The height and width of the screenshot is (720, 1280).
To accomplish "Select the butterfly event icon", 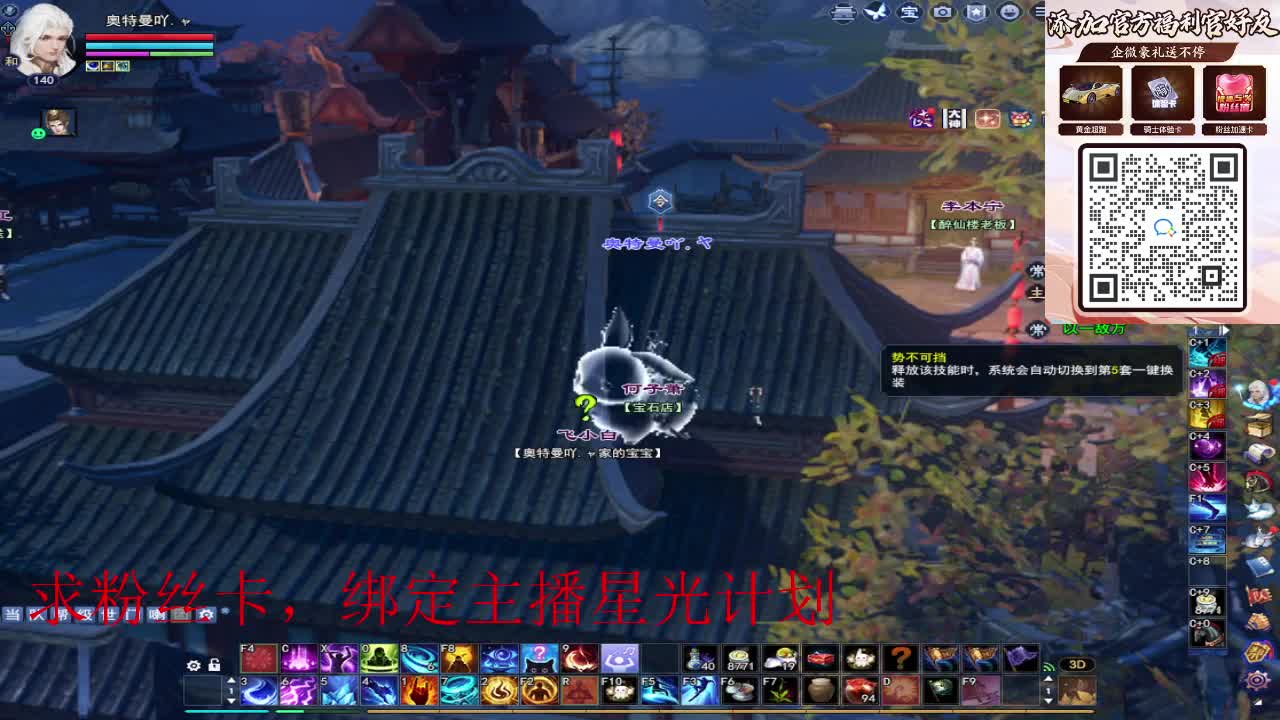I will (874, 12).
